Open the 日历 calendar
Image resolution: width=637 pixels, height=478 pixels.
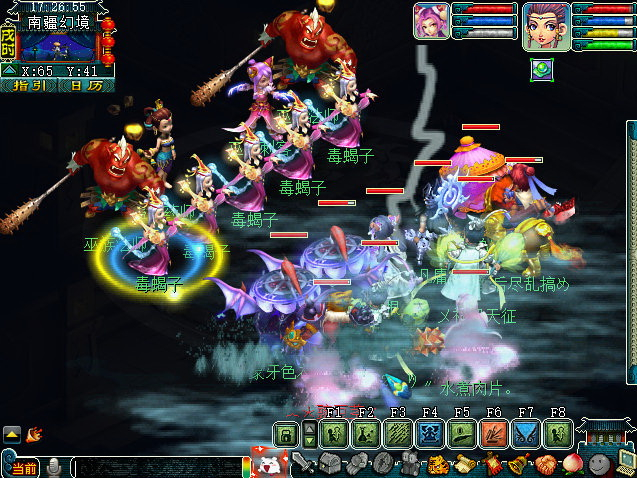coord(86,85)
